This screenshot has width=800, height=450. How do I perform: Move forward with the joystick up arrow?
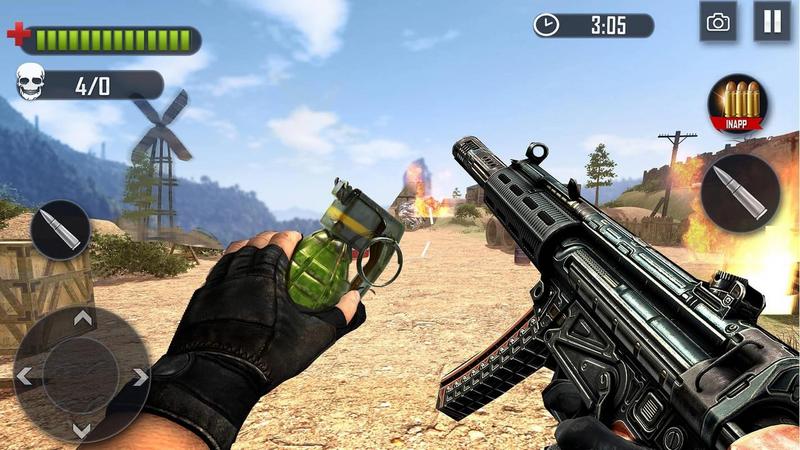pos(82,319)
